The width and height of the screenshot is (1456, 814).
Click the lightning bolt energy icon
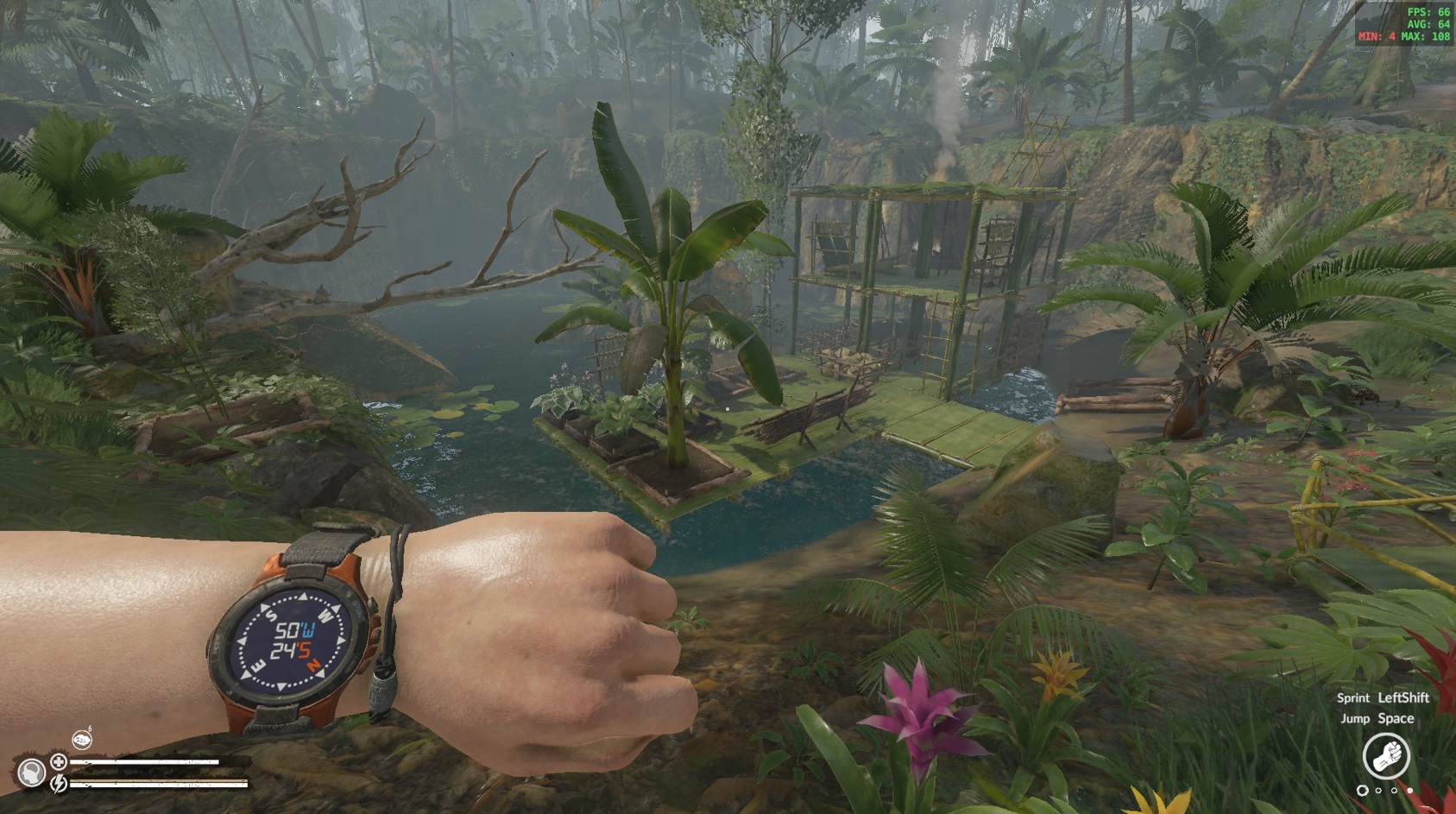pos(59,784)
